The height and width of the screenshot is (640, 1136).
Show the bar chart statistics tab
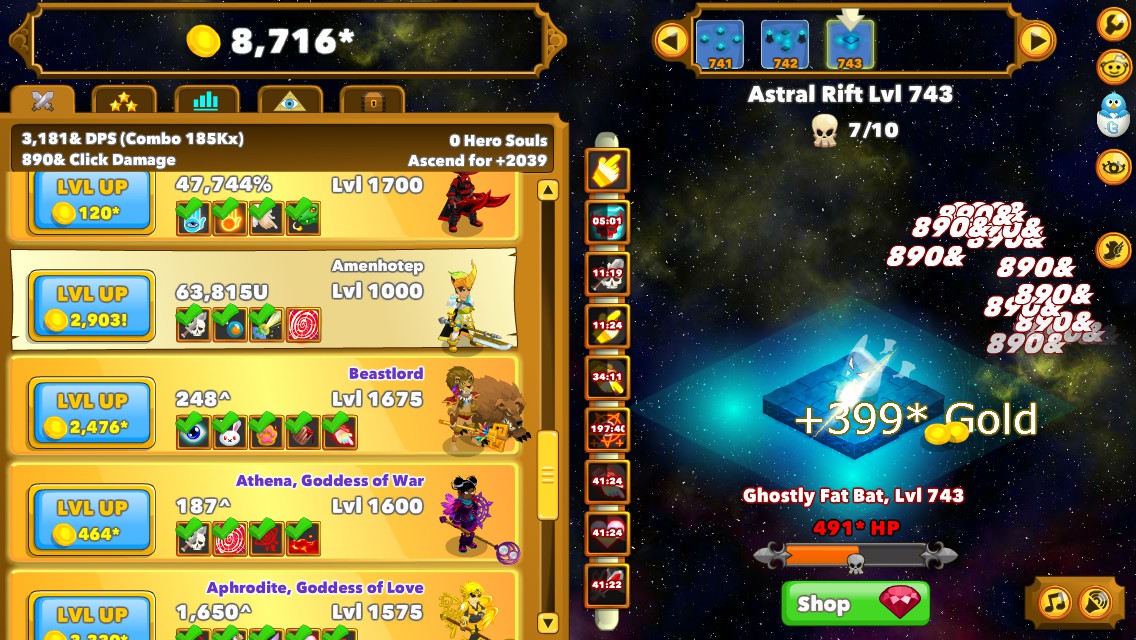[x=206, y=101]
